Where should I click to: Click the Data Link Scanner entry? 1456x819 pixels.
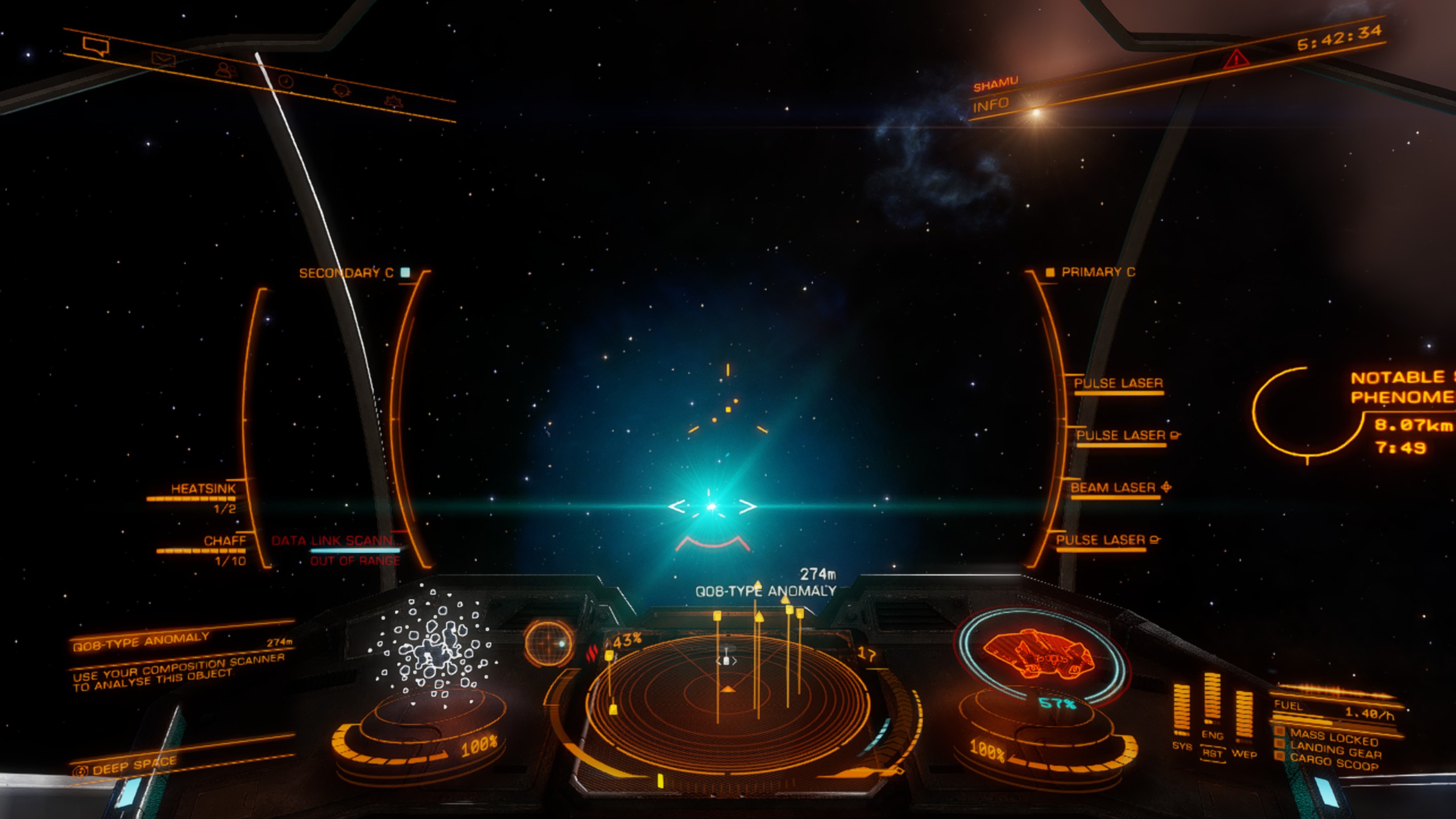coord(336,541)
